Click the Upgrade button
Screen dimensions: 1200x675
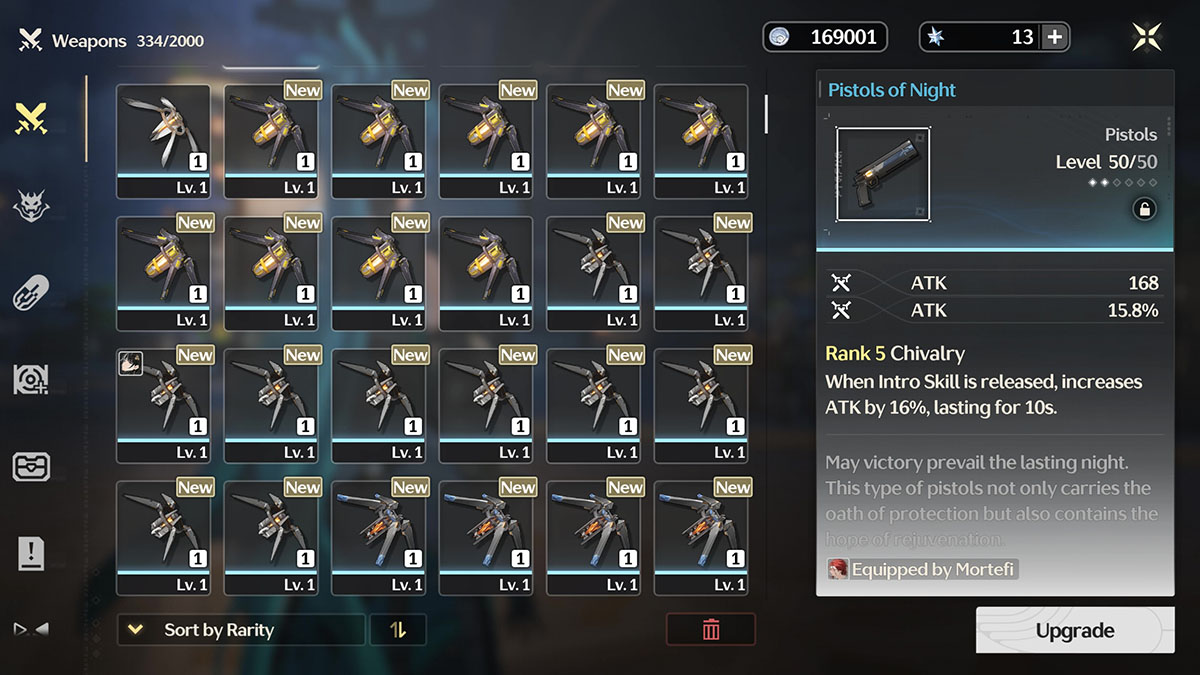[1075, 631]
